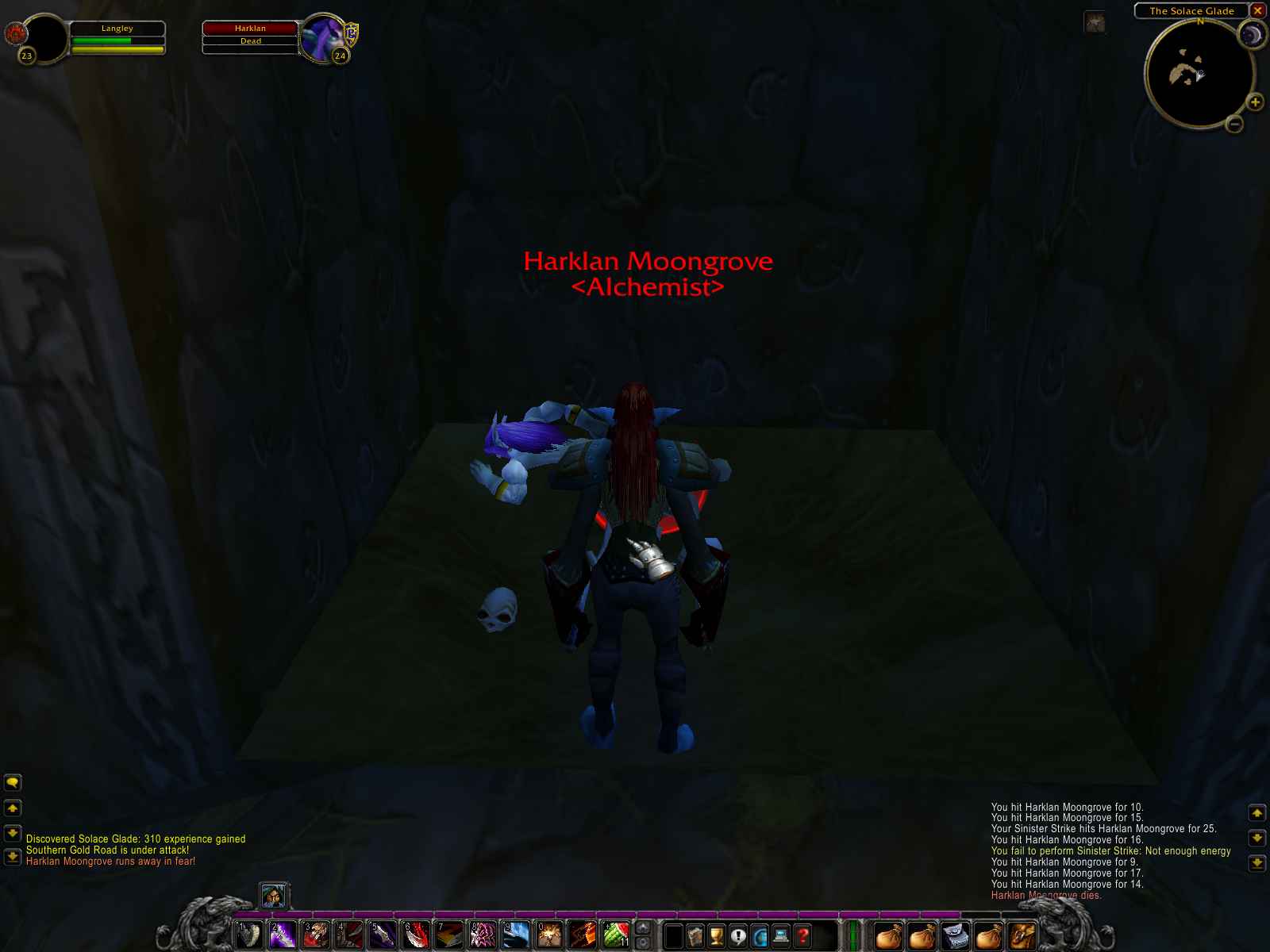
Task: Zoom in the minimap with the plus button
Action: [1257, 102]
